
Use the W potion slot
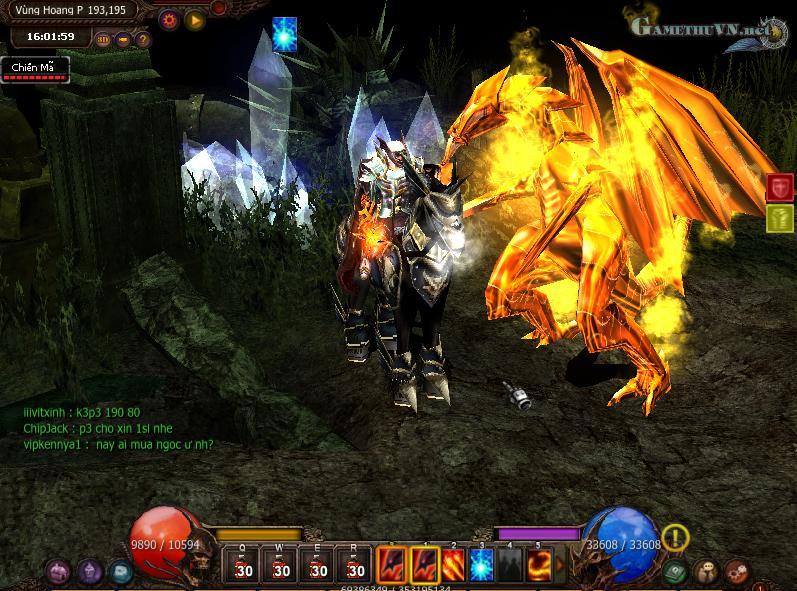click(281, 564)
